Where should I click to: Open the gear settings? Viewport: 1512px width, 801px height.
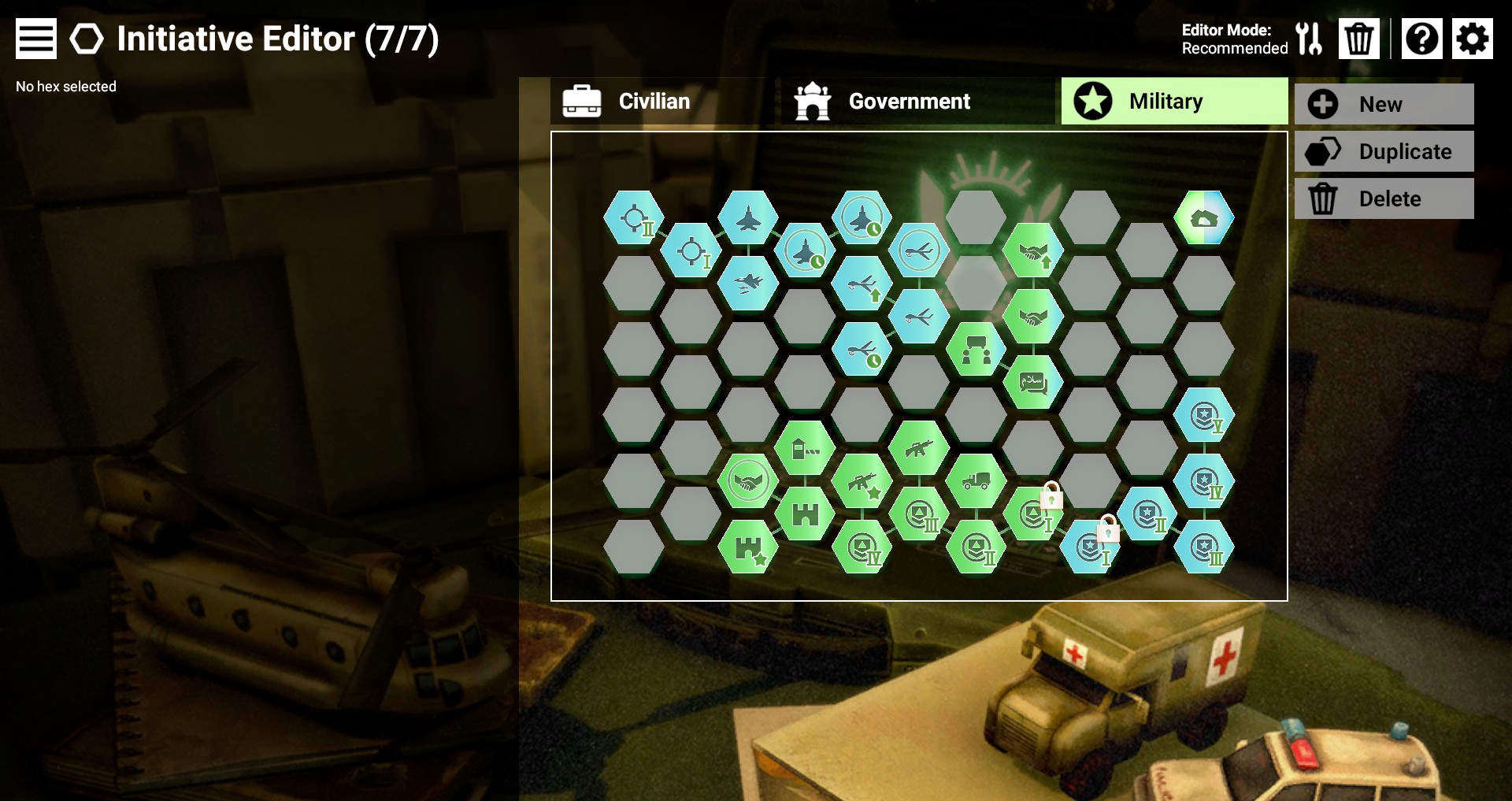1472,39
